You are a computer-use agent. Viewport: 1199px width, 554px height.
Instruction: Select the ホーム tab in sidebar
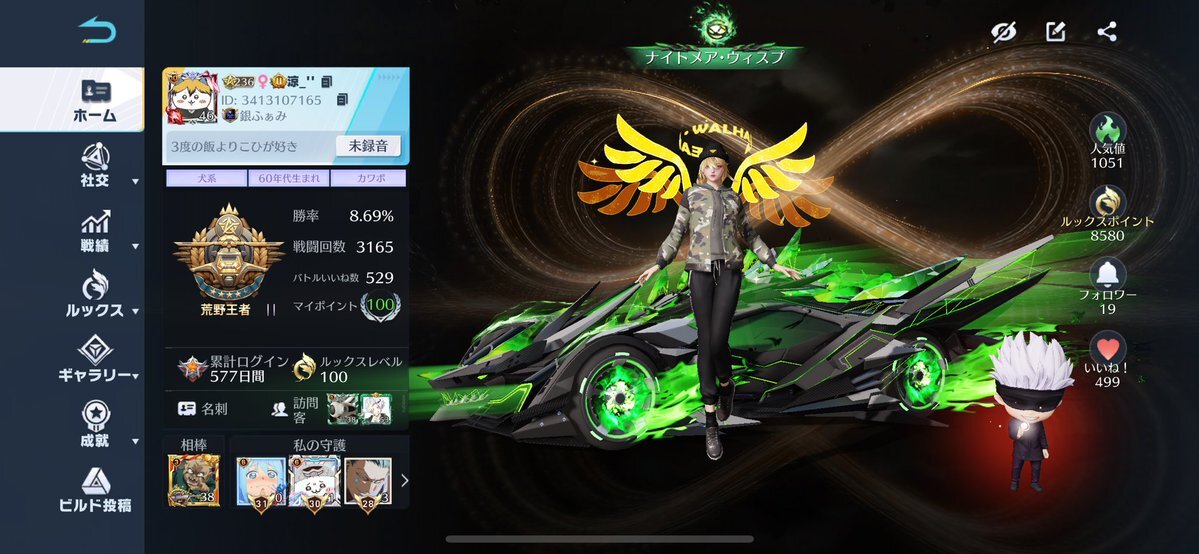click(94, 100)
